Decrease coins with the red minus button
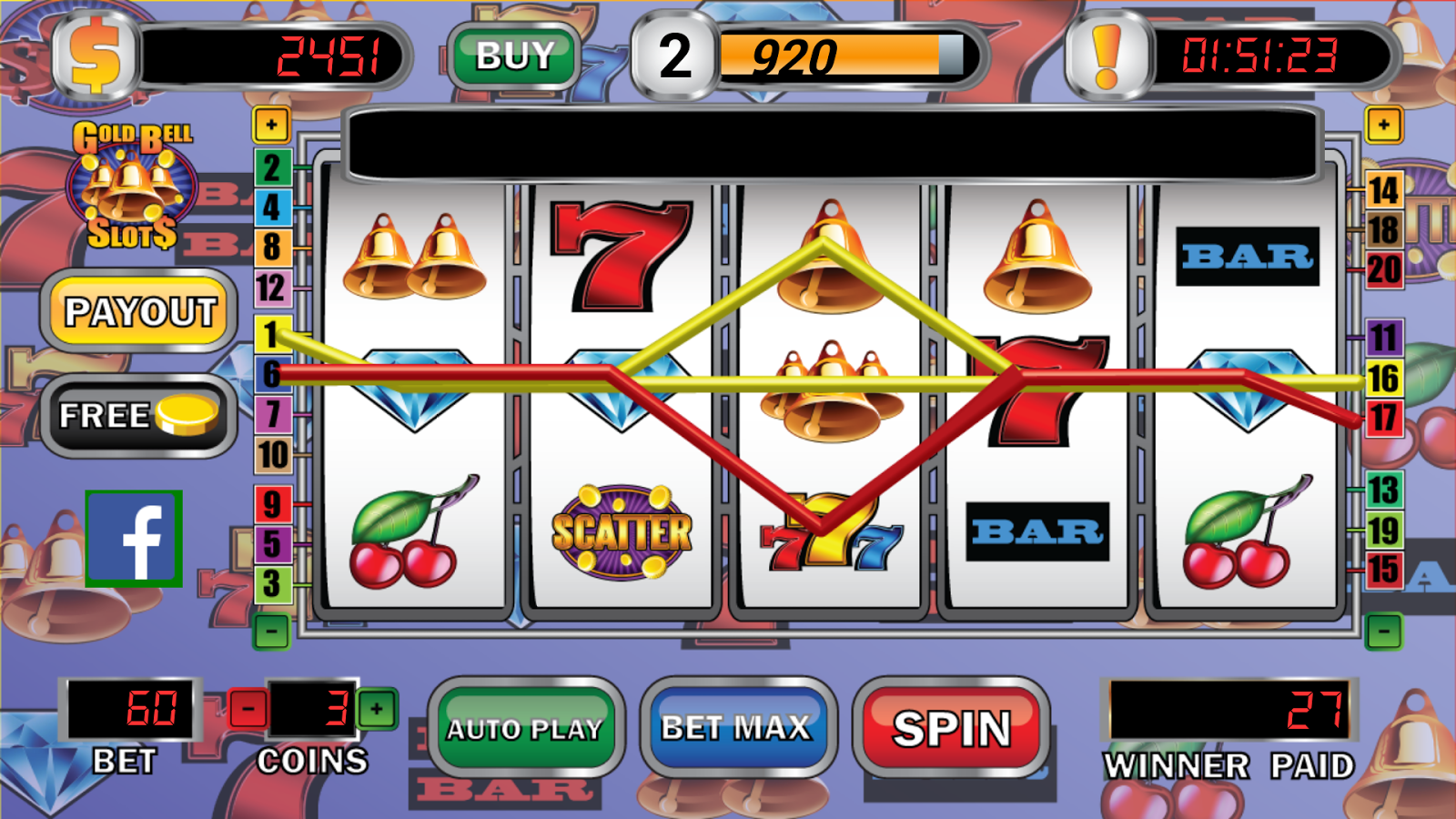 tap(248, 708)
